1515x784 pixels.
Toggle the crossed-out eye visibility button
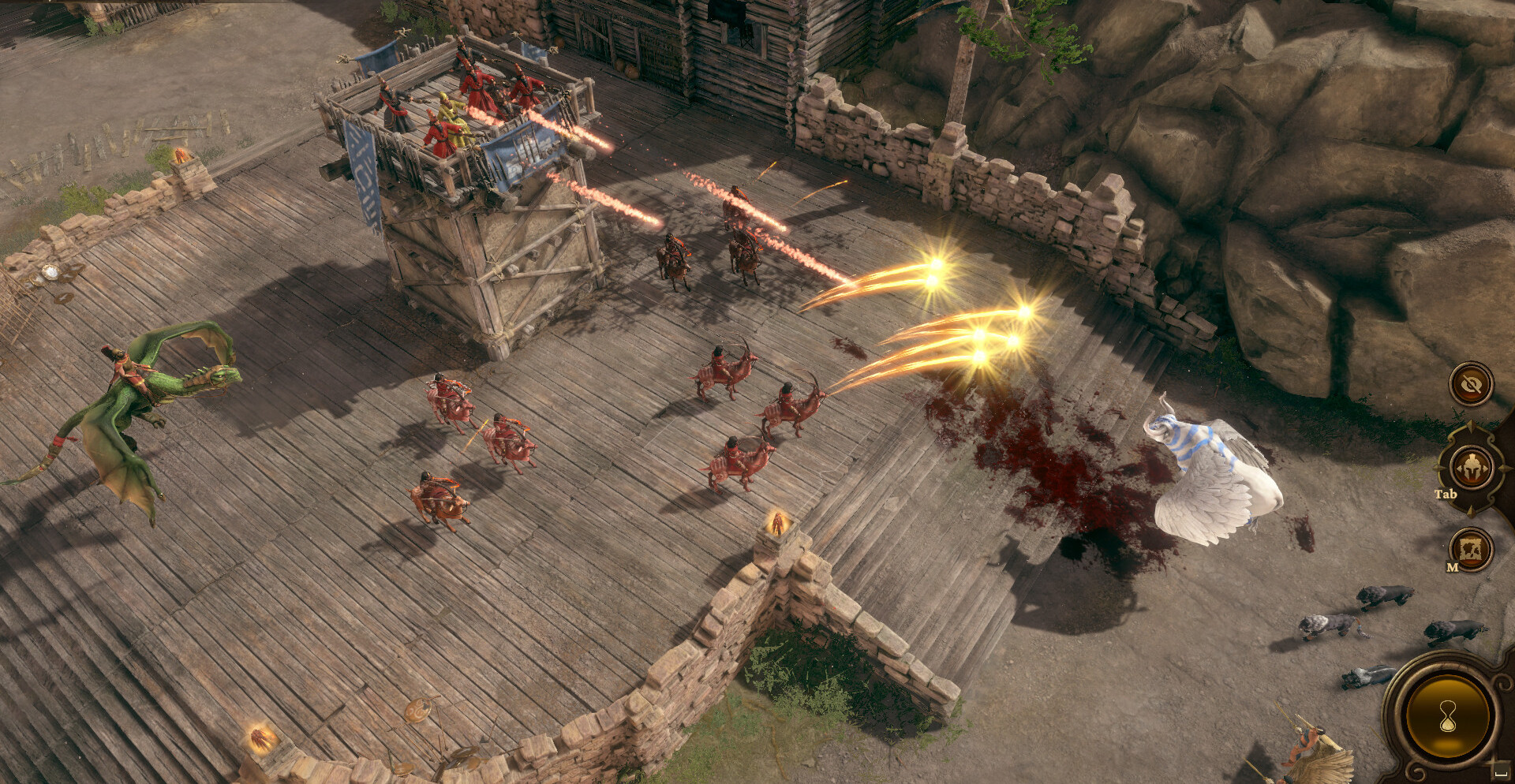coord(1471,385)
